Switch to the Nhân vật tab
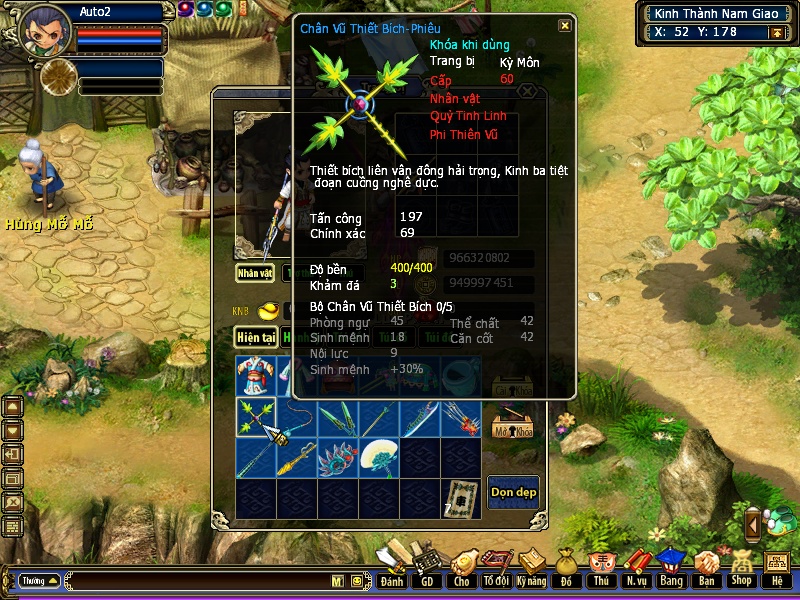 coord(255,272)
